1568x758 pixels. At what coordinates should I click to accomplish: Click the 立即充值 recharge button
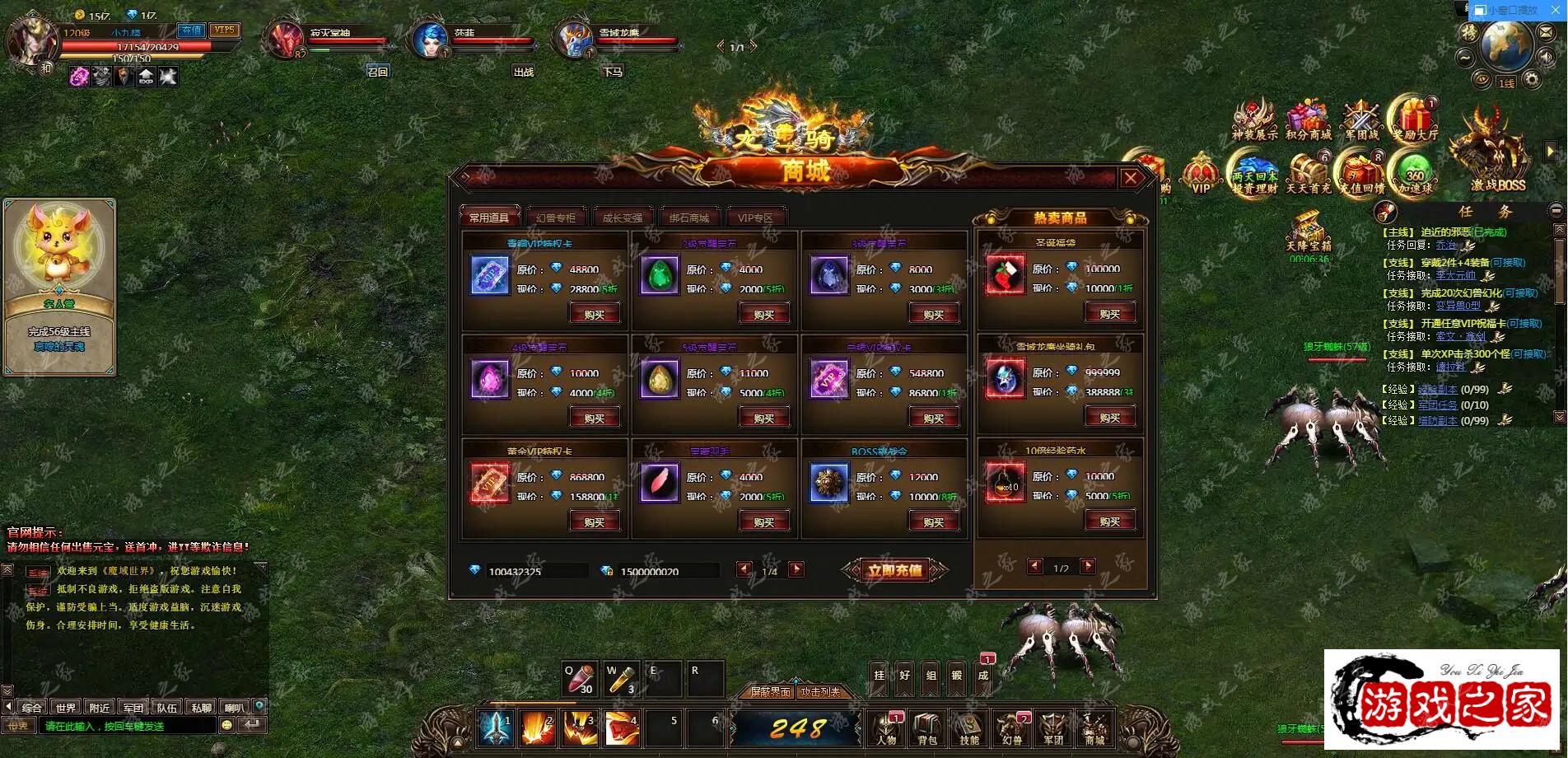(894, 570)
